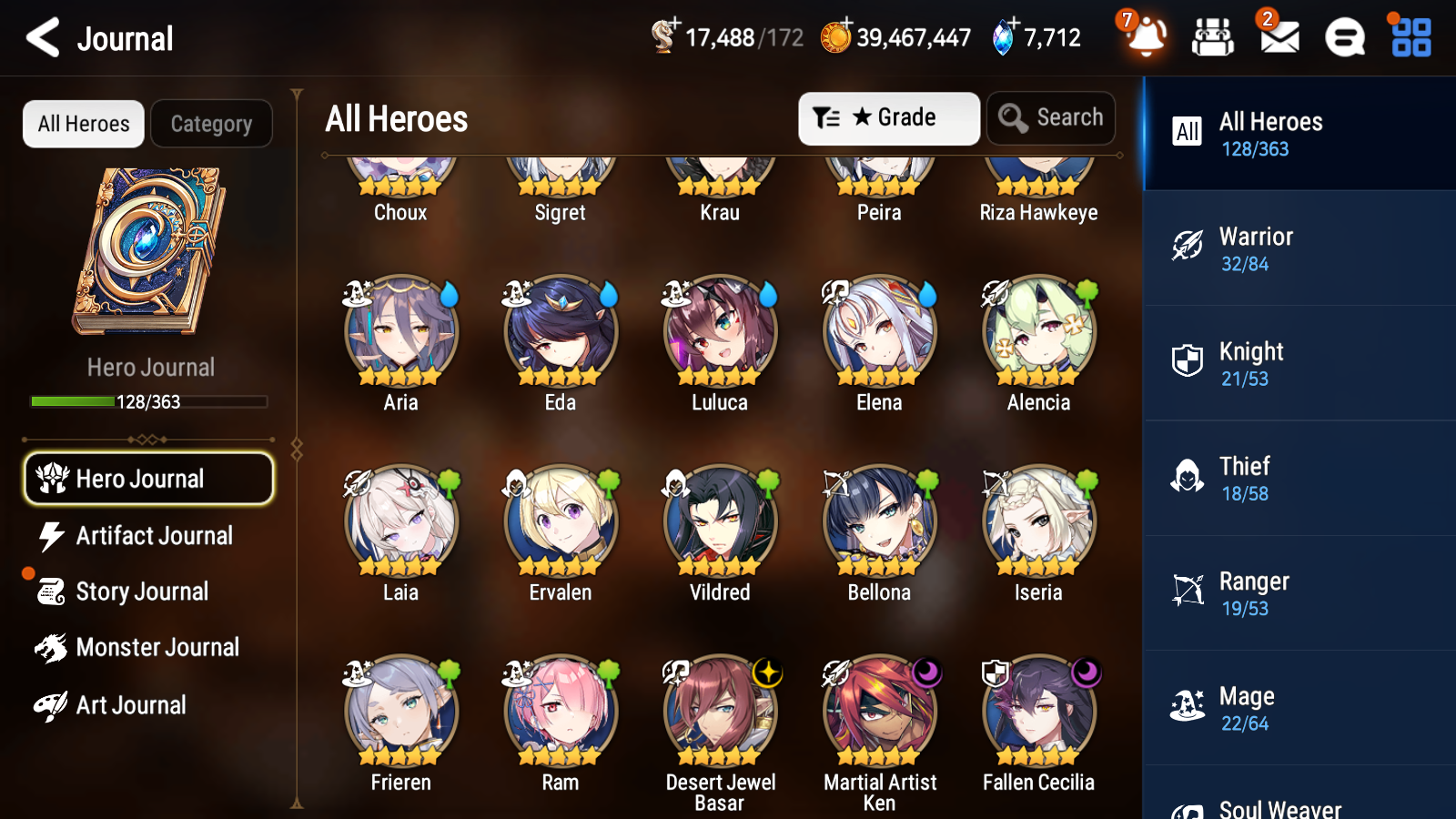Open the Search function for heroes

1051,117
